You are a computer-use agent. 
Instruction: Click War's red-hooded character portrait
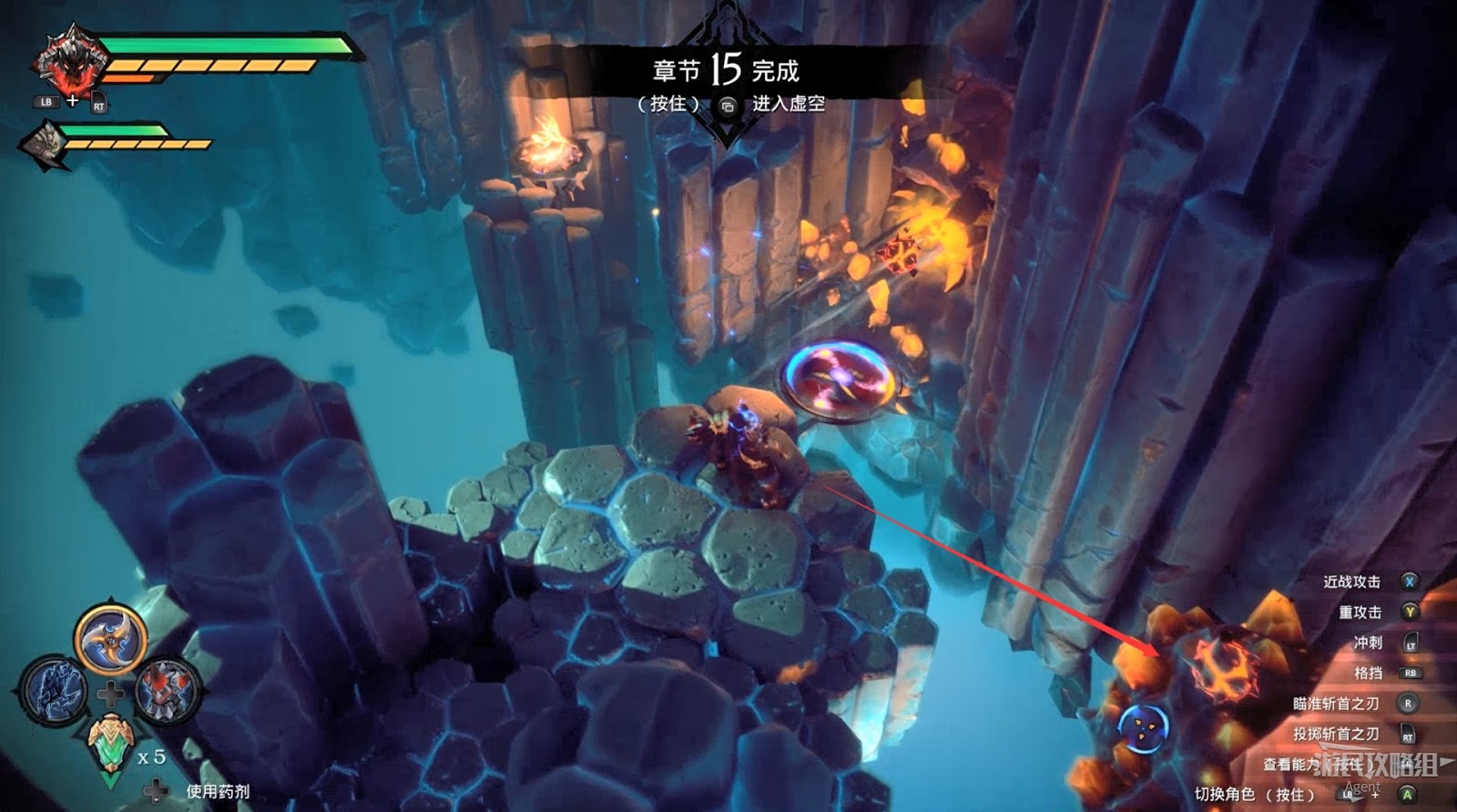66,62
